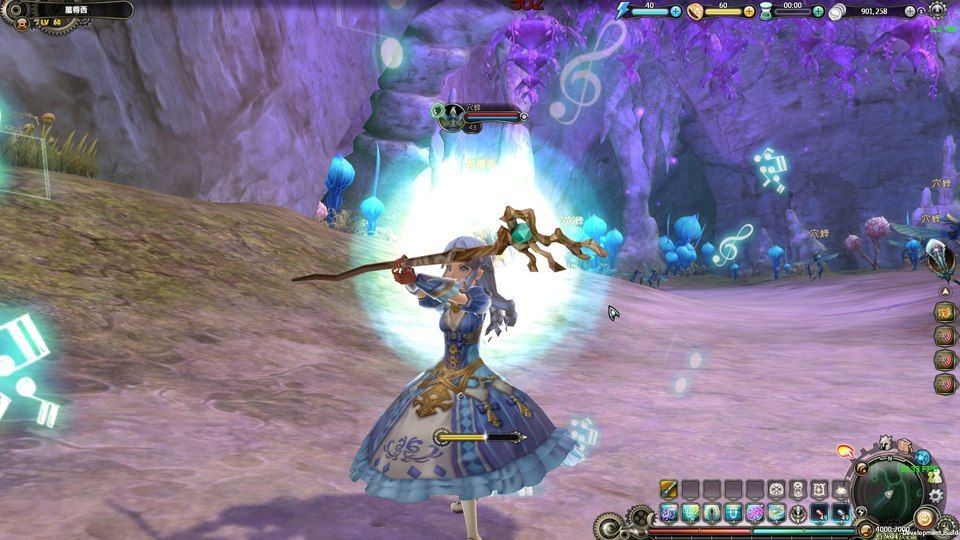Use the blue potion in the hotbar
The height and width of the screenshot is (540, 960).
(842, 513)
